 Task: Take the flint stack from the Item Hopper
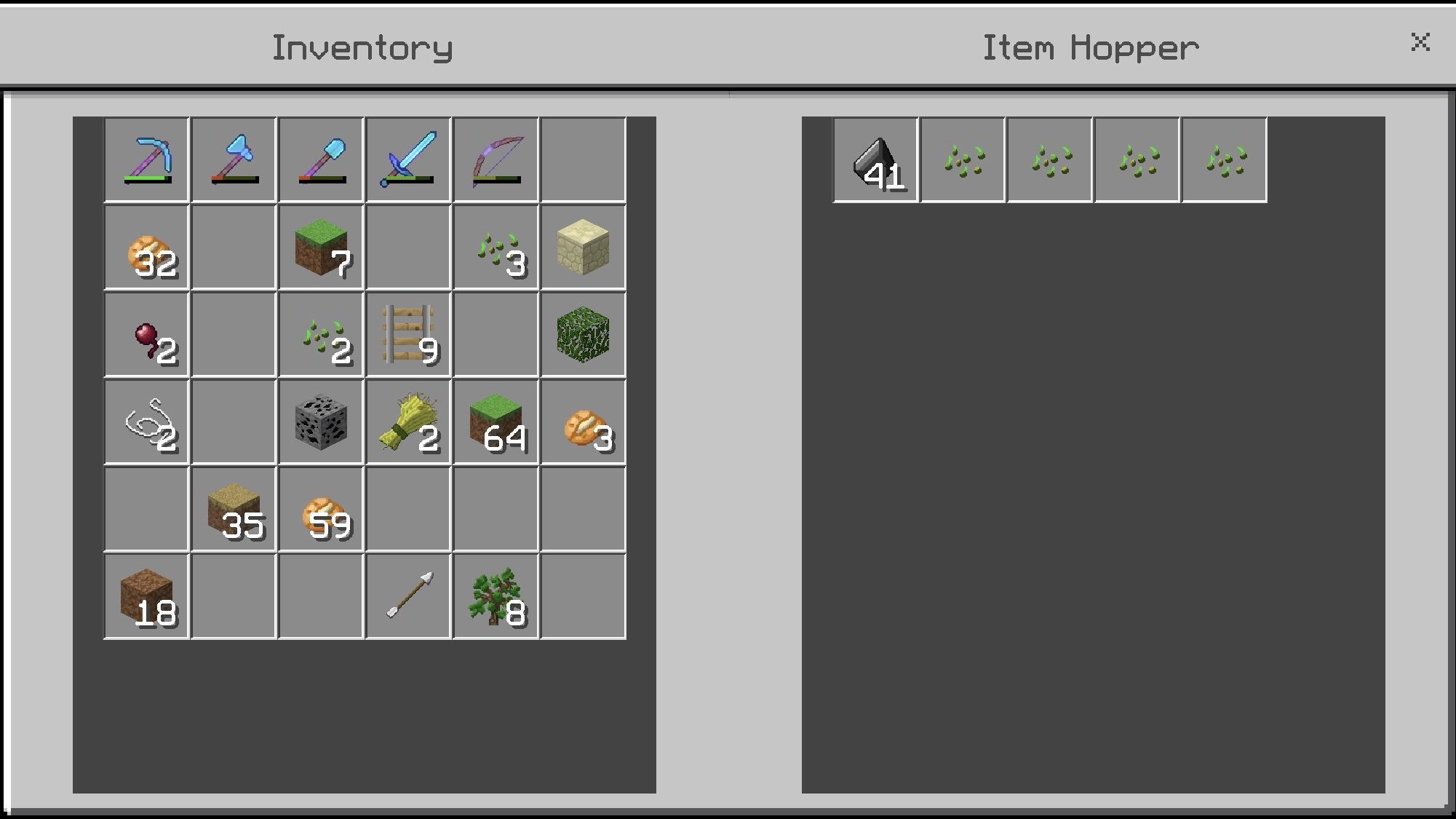point(875,159)
